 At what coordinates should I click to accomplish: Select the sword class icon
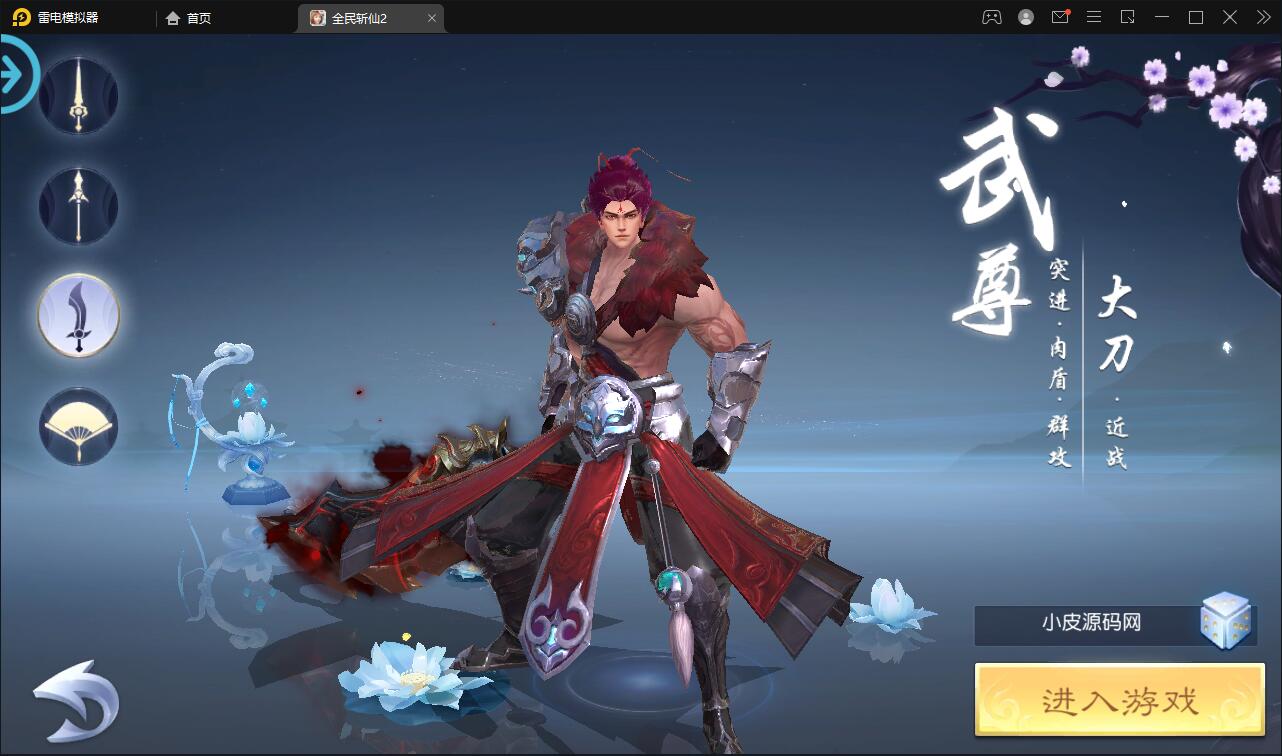point(78,95)
